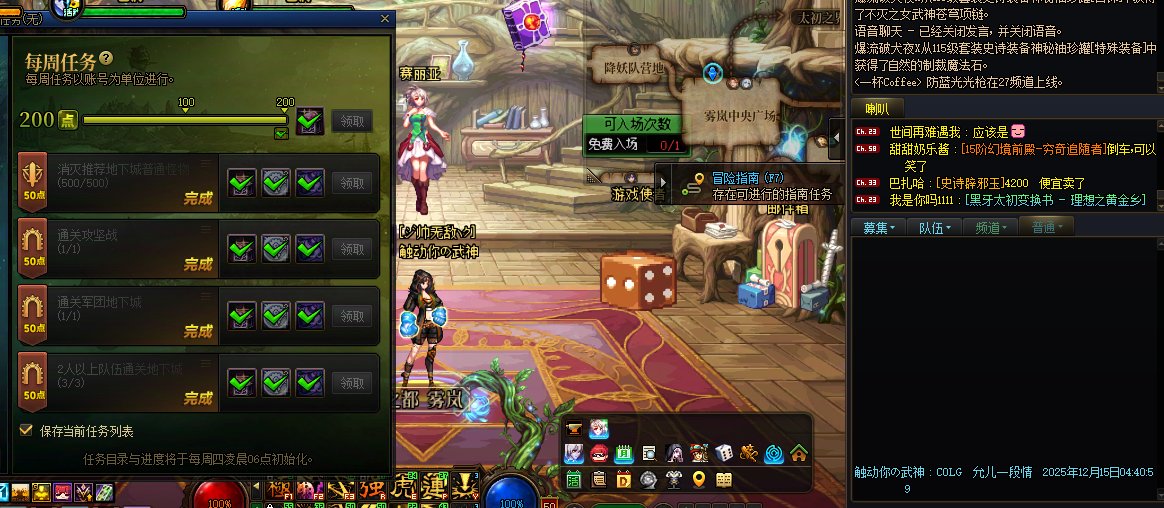
Task: Click the open book icon in menu bar
Action: coord(723,480)
